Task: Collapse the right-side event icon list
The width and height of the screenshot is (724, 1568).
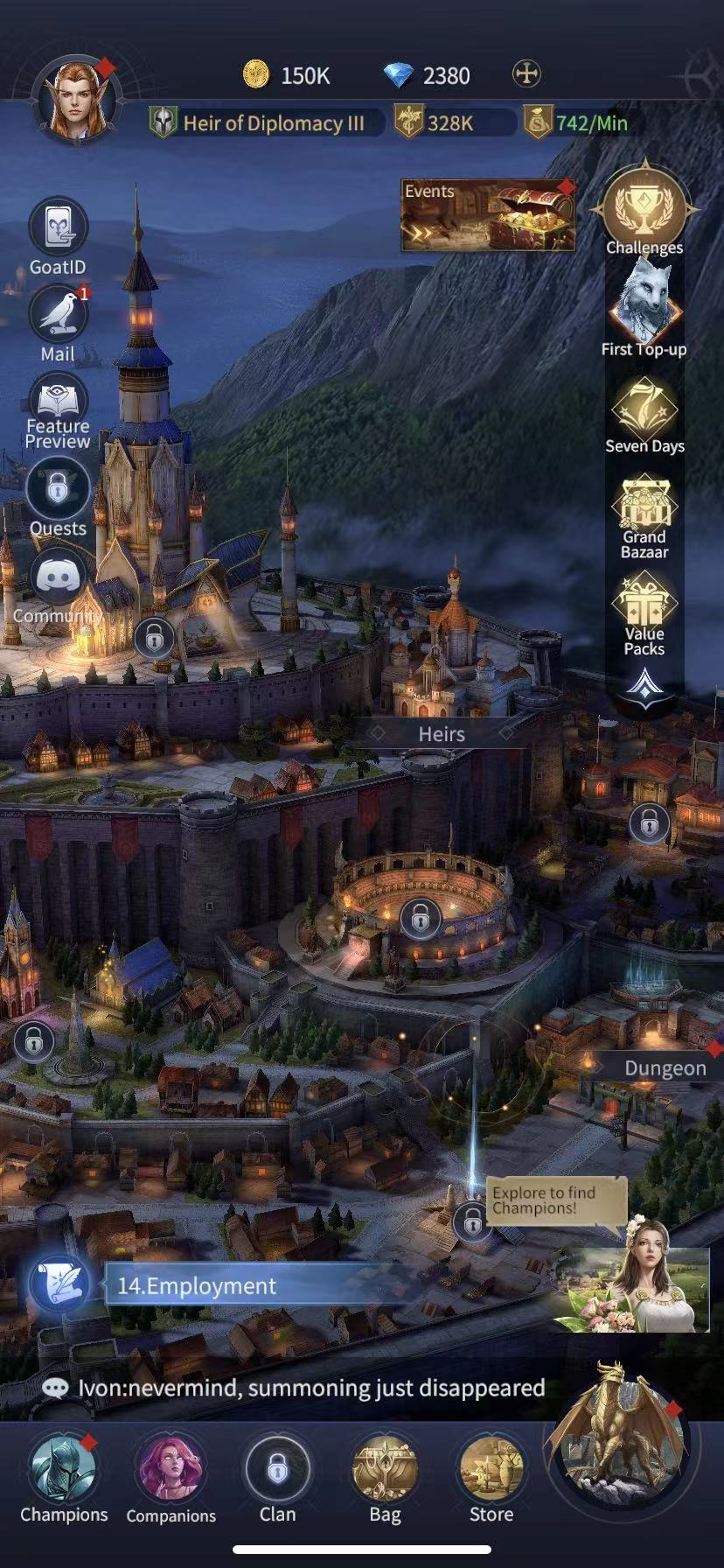Action: click(644, 685)
